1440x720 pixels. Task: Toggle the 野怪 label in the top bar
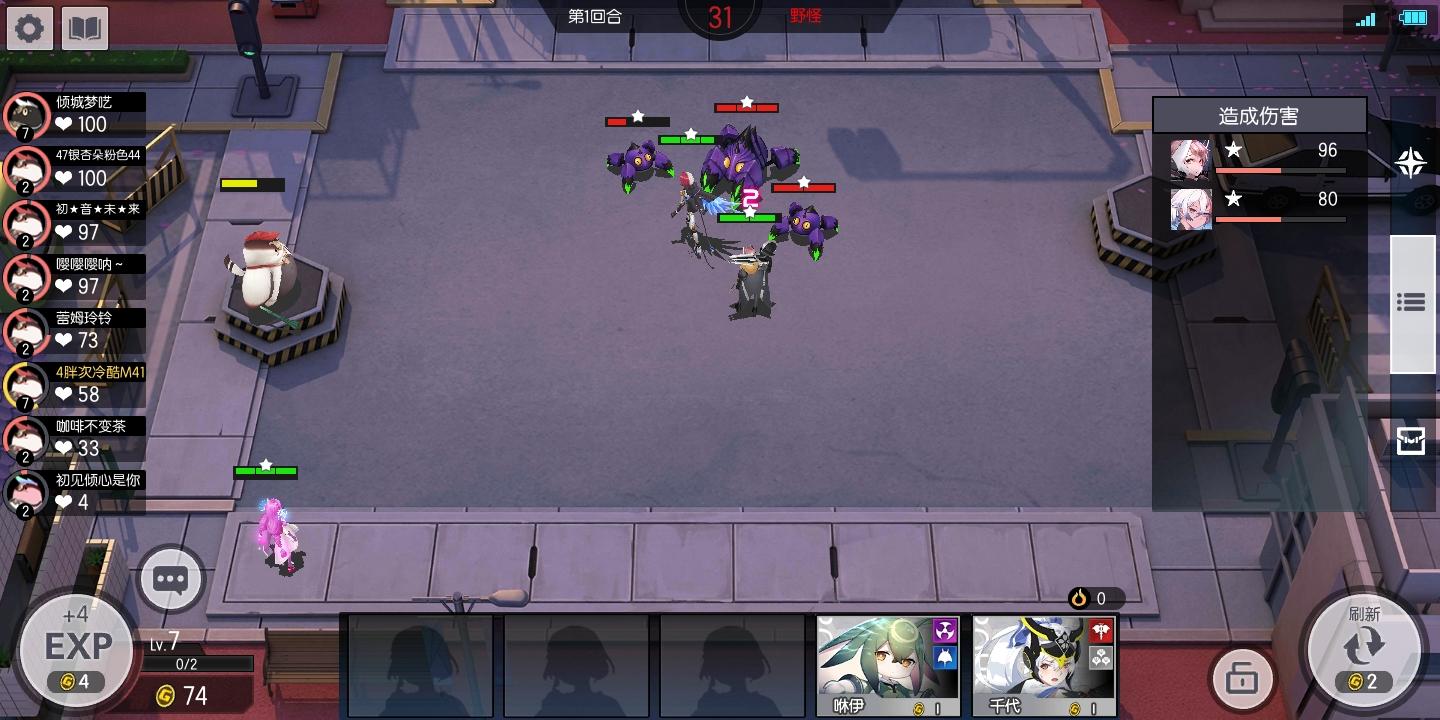click(x=806, y=16)
